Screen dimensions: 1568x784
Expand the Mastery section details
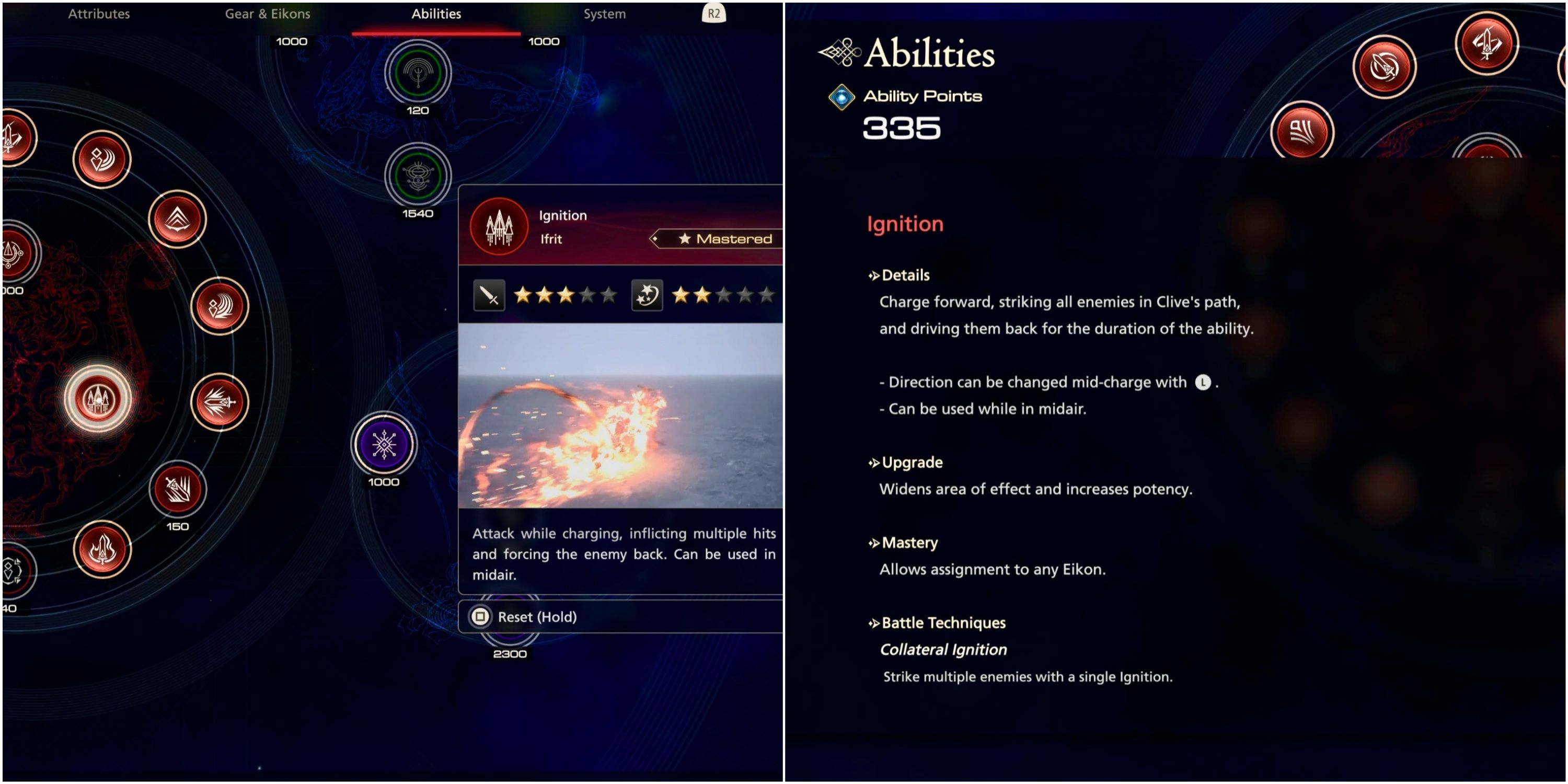[x=909, y=543]
